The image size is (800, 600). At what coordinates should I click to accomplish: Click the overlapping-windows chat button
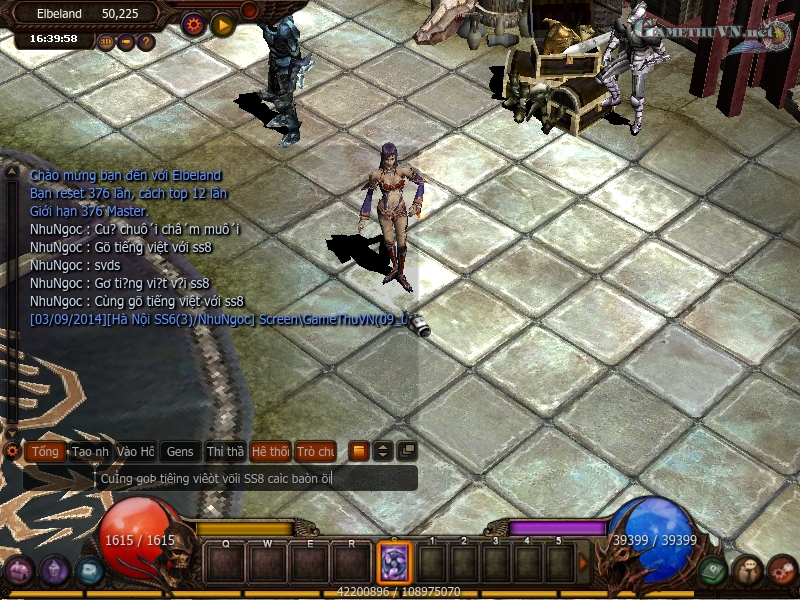(x=406, y=451)
